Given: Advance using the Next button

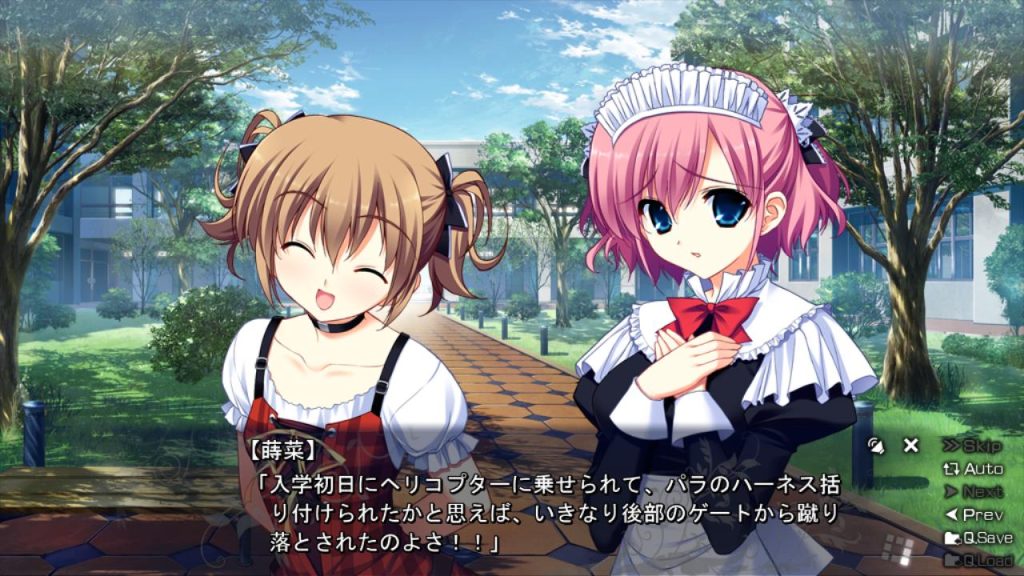Looking at the screenshot, I should [x=973, y=492].
